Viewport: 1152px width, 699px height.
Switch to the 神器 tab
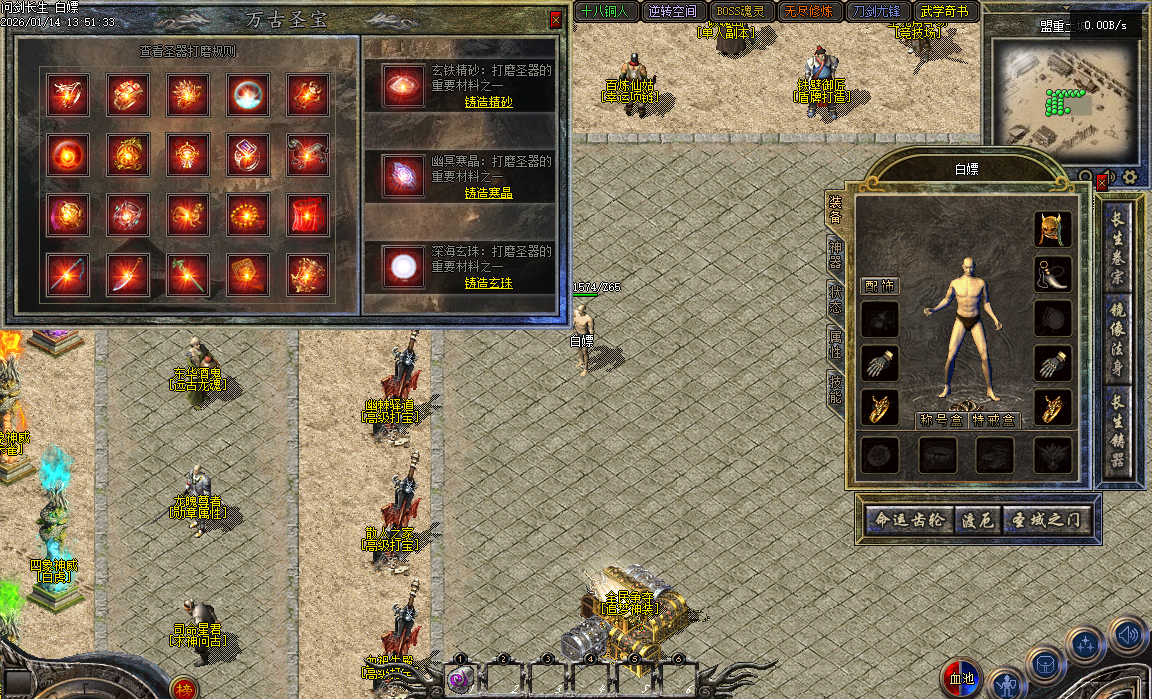click(x=835, y=255)
